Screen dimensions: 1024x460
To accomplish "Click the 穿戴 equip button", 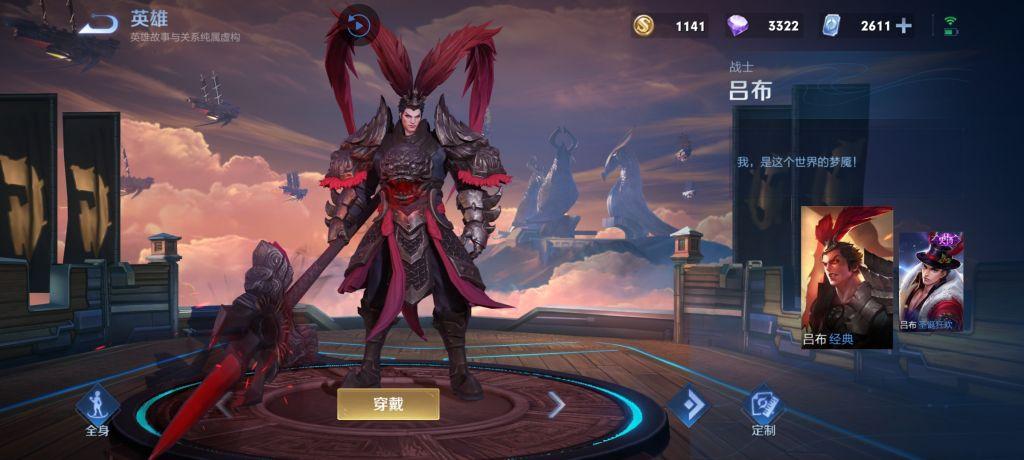I will click(x=388, y=404).
